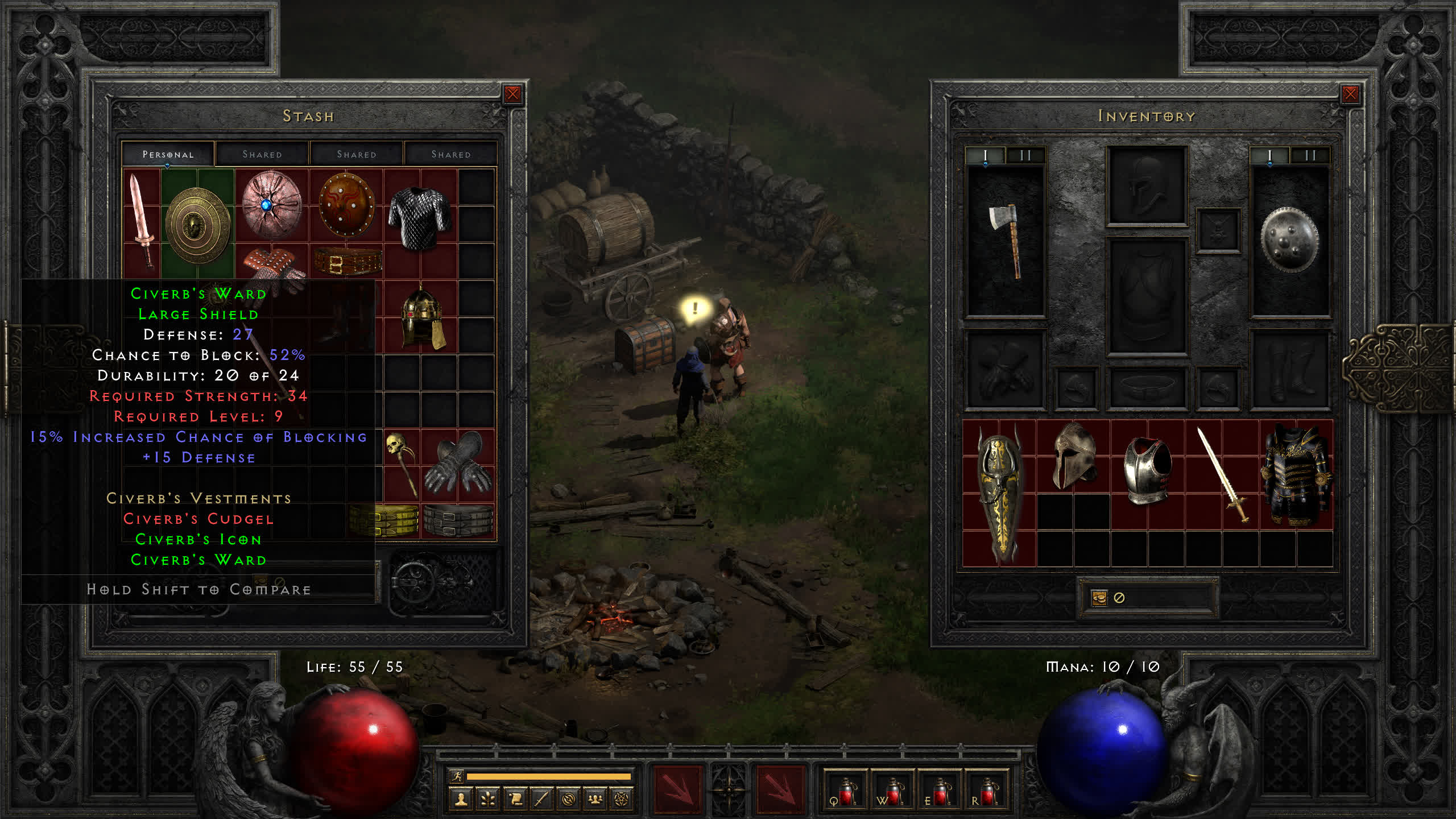Close the Stash panel
Screen dimensions: 1456x819
[x=512, y=94]
